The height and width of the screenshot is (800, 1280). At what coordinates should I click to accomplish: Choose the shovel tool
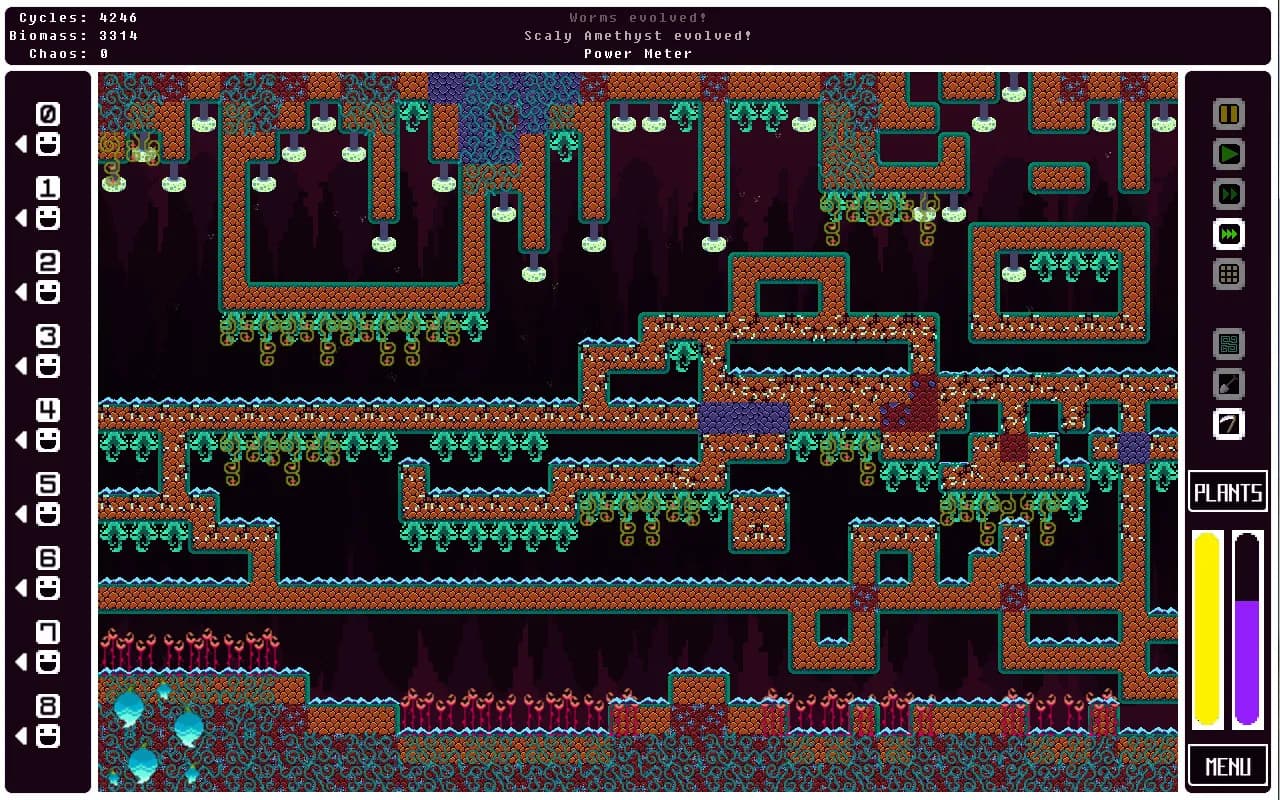(1229, 385)
